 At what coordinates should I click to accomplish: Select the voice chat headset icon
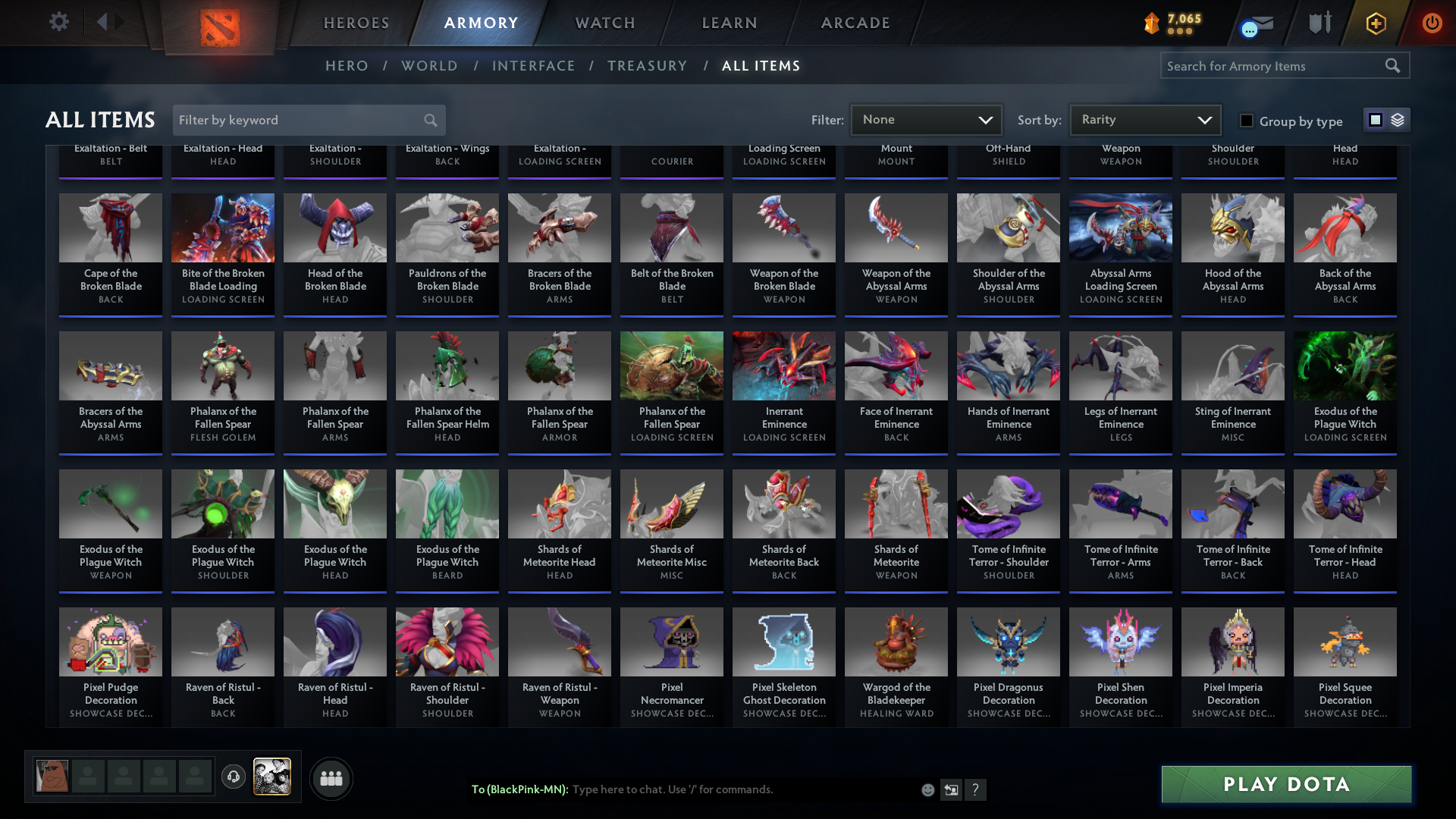pos(234,778)
